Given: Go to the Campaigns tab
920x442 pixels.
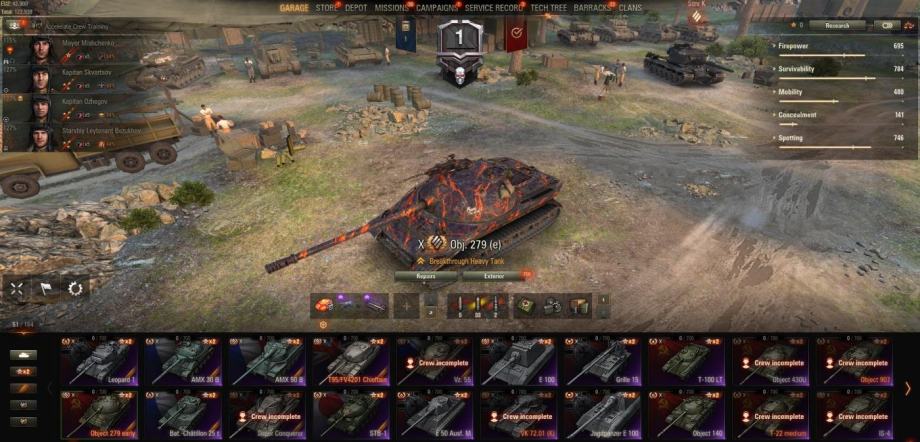Looking at the screenshot, I should tap(437, 7).
